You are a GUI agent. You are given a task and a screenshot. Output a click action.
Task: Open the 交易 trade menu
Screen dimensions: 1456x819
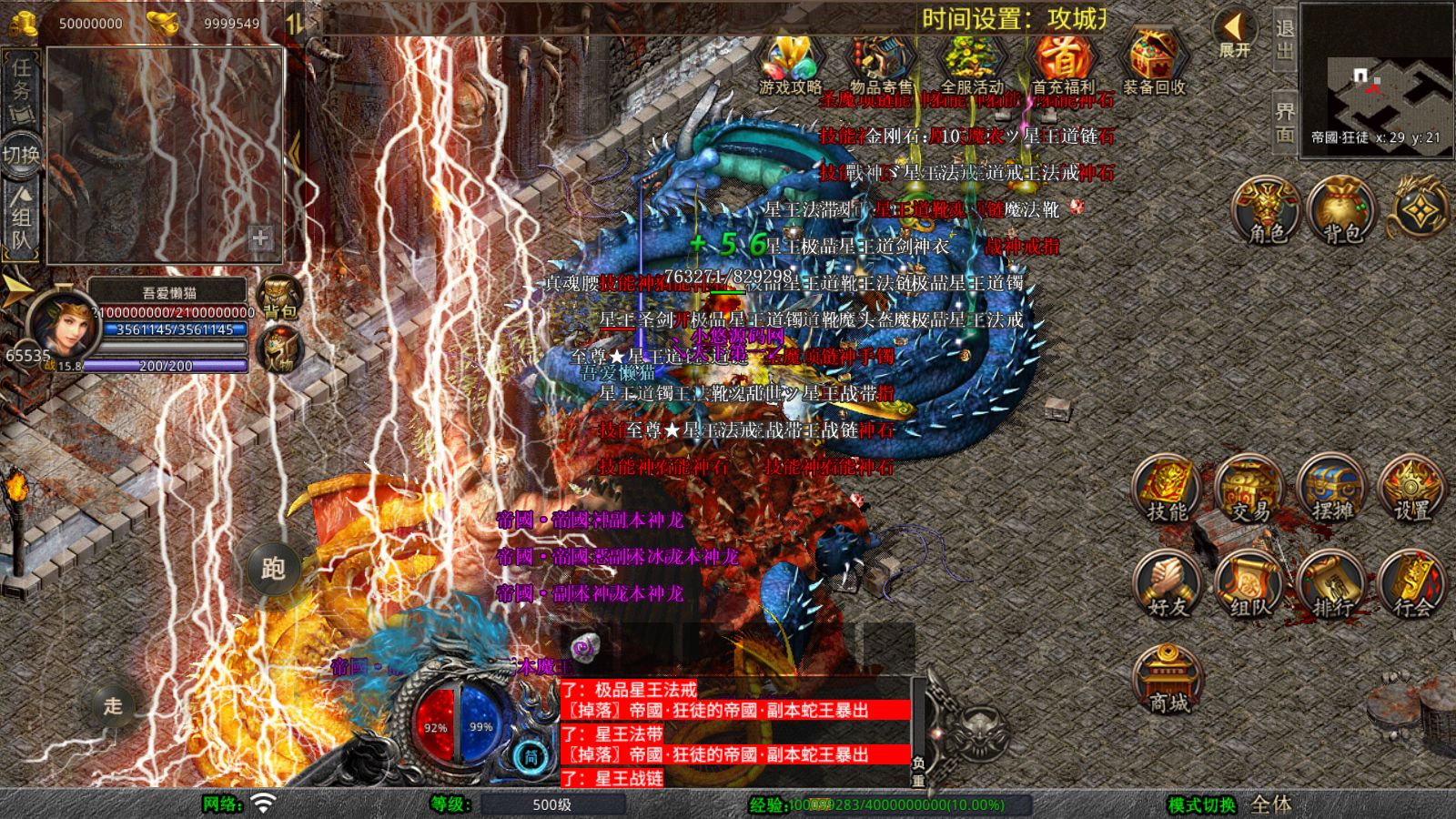pos(1249,491)
